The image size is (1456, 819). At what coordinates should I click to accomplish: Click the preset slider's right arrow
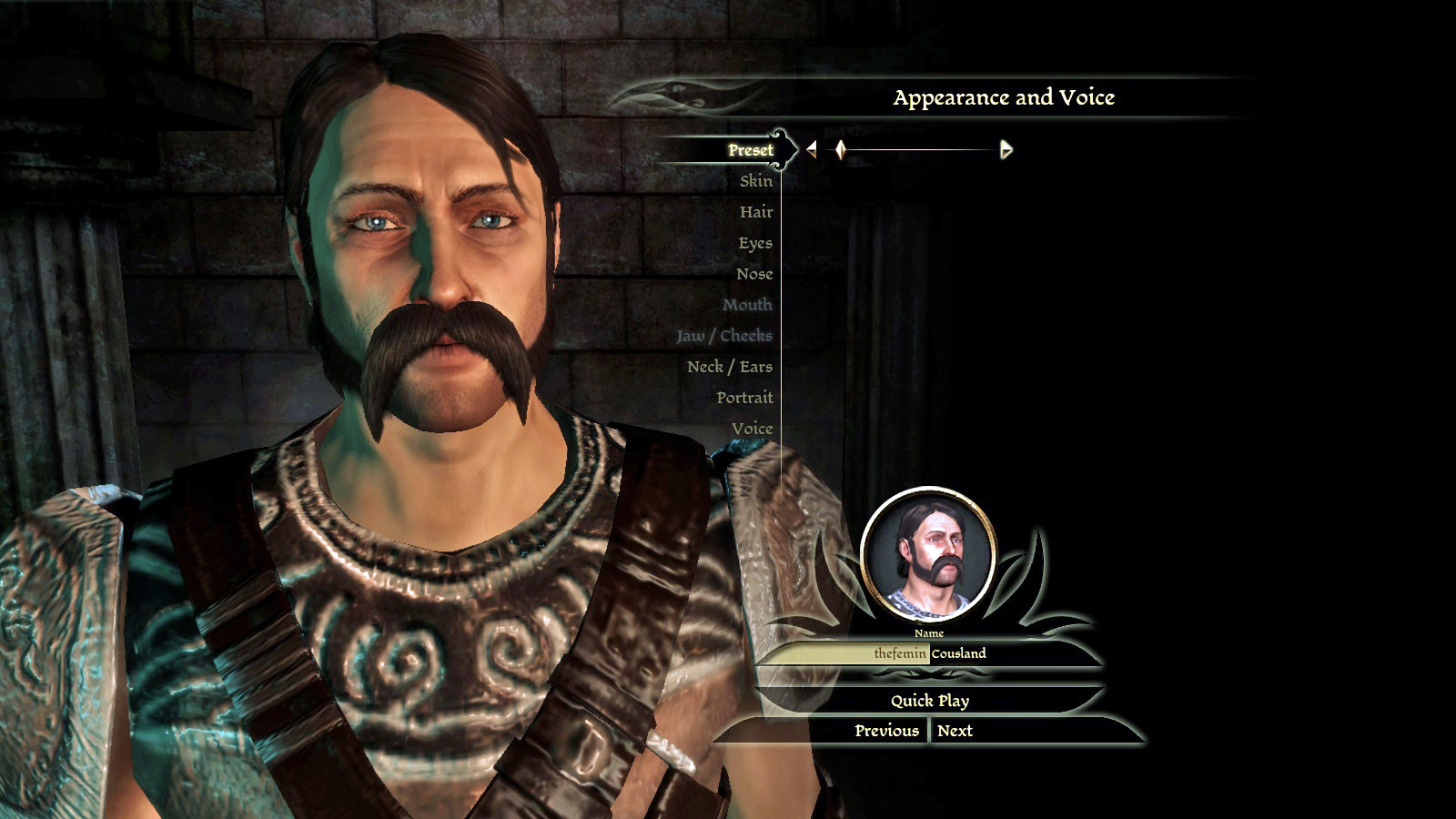coord(1006,149)
